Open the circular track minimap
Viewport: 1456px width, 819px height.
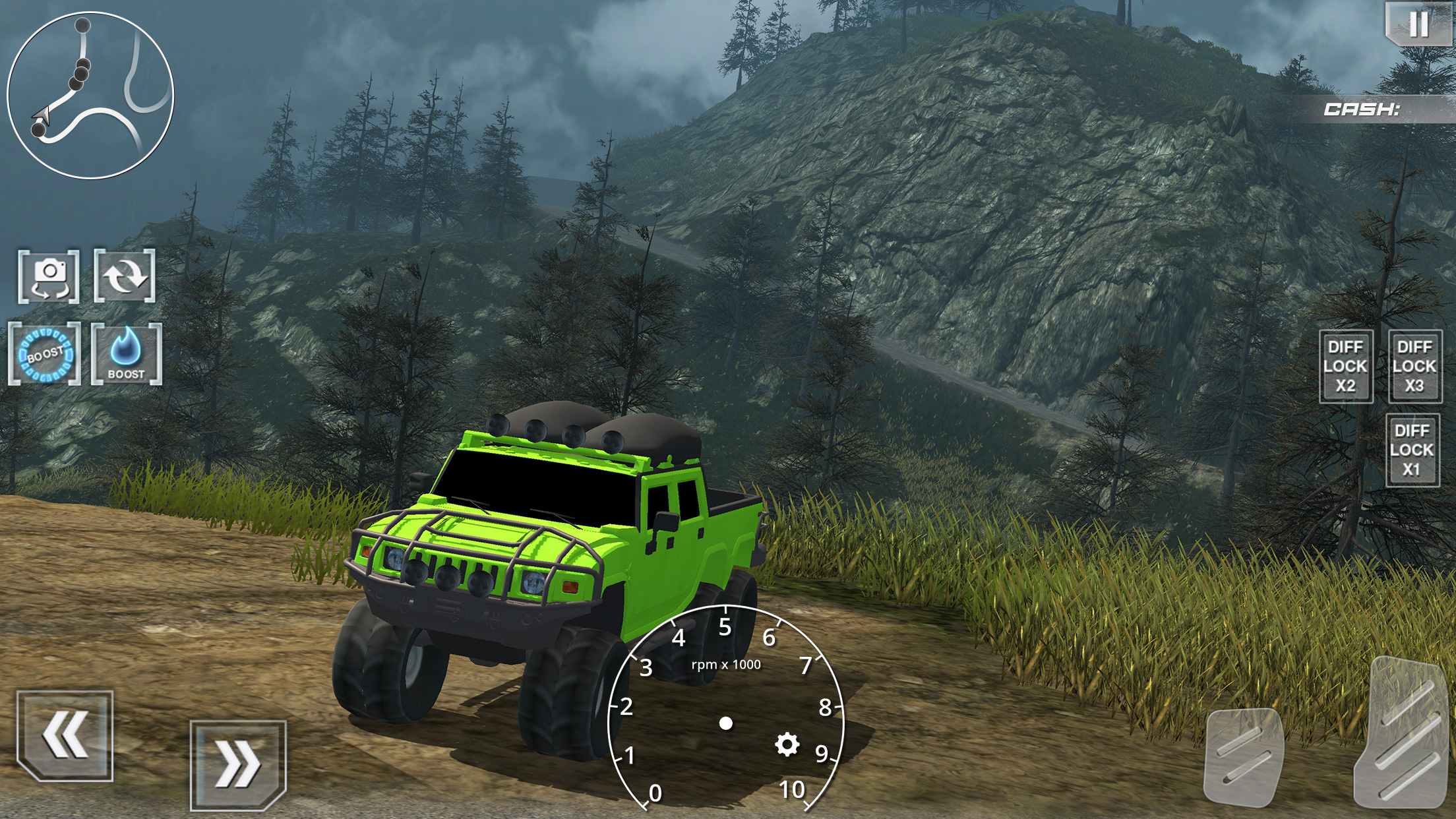click(90, 96)
